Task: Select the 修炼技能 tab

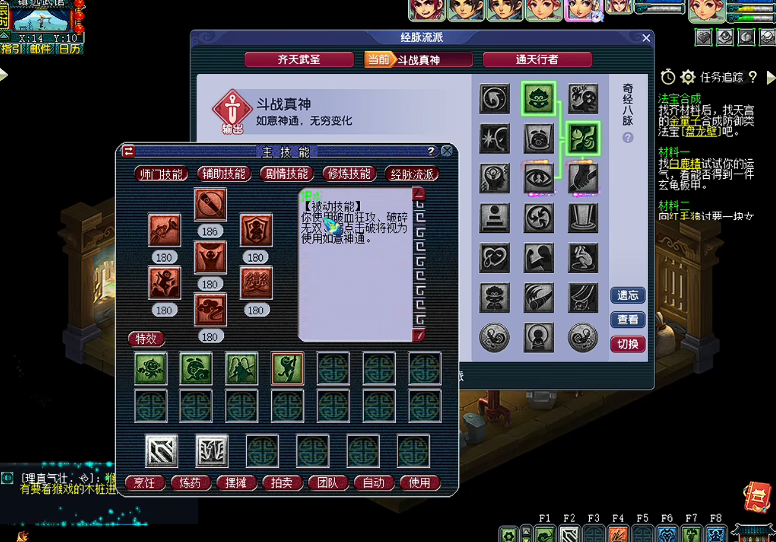Action: click(x=349, y=174)
